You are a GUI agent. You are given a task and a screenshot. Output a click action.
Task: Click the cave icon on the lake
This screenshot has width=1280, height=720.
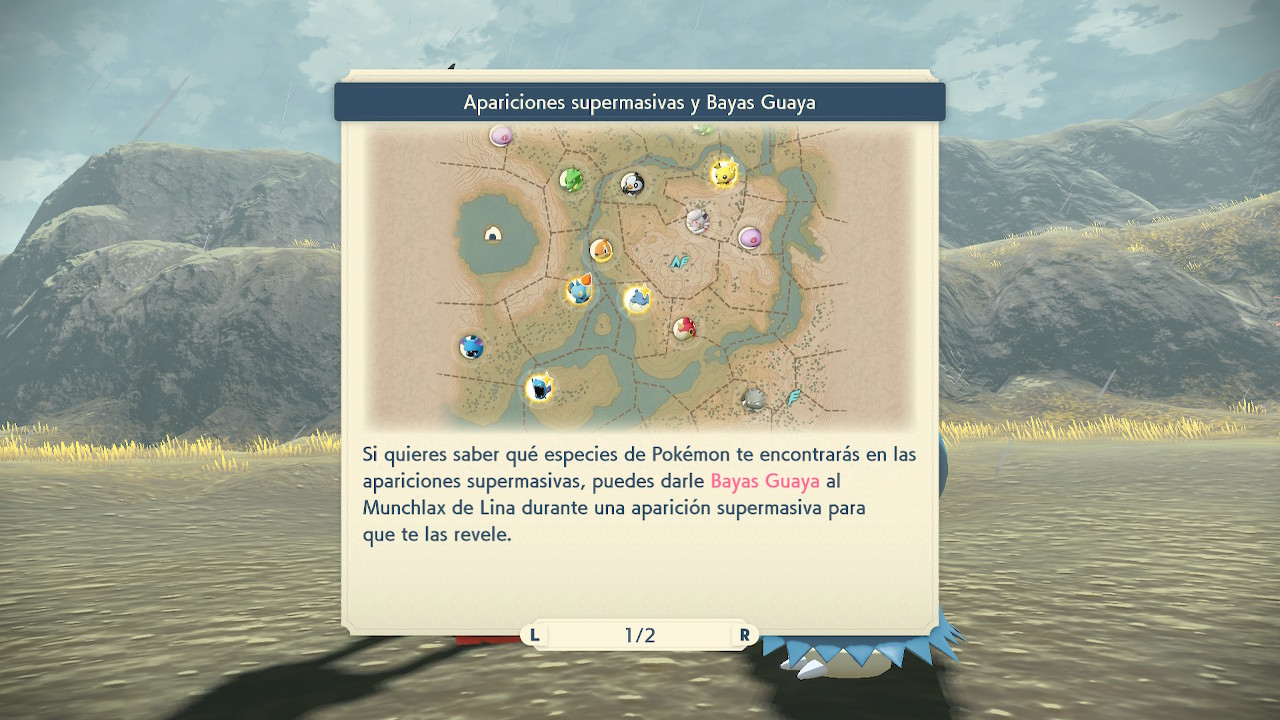[493, 234]
